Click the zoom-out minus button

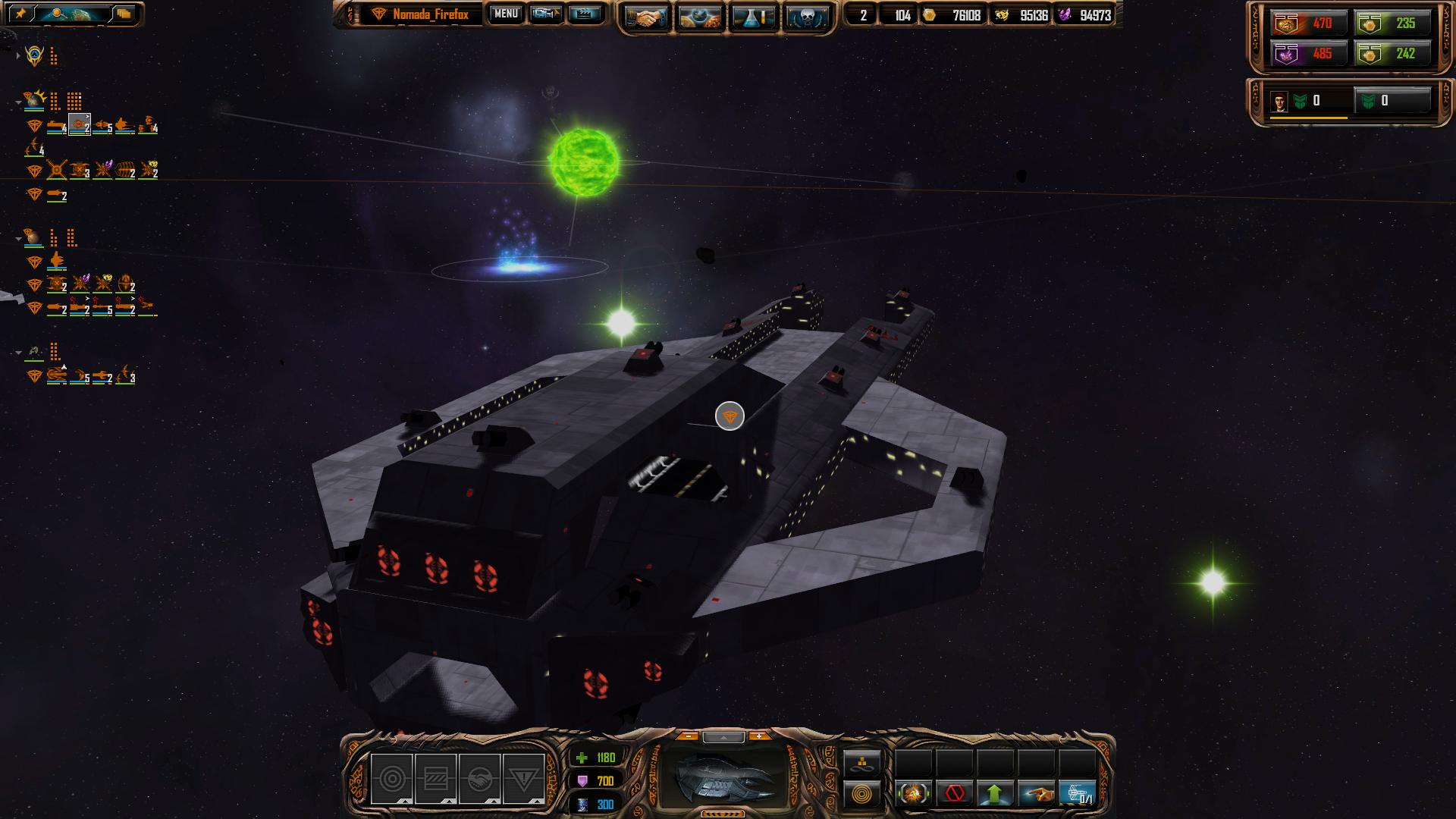click(688, 736)
